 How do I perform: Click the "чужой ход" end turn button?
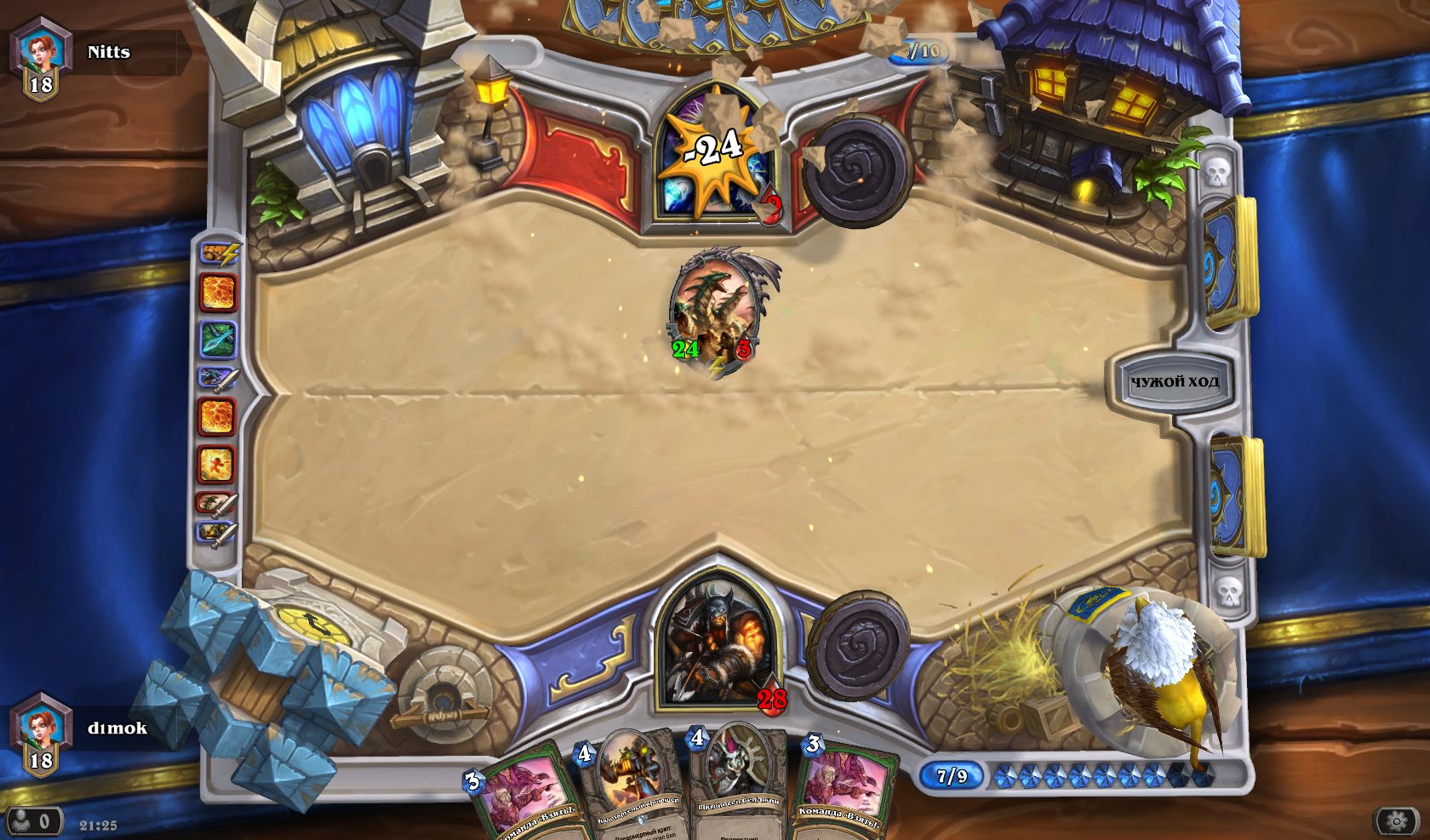point(1174,381)
